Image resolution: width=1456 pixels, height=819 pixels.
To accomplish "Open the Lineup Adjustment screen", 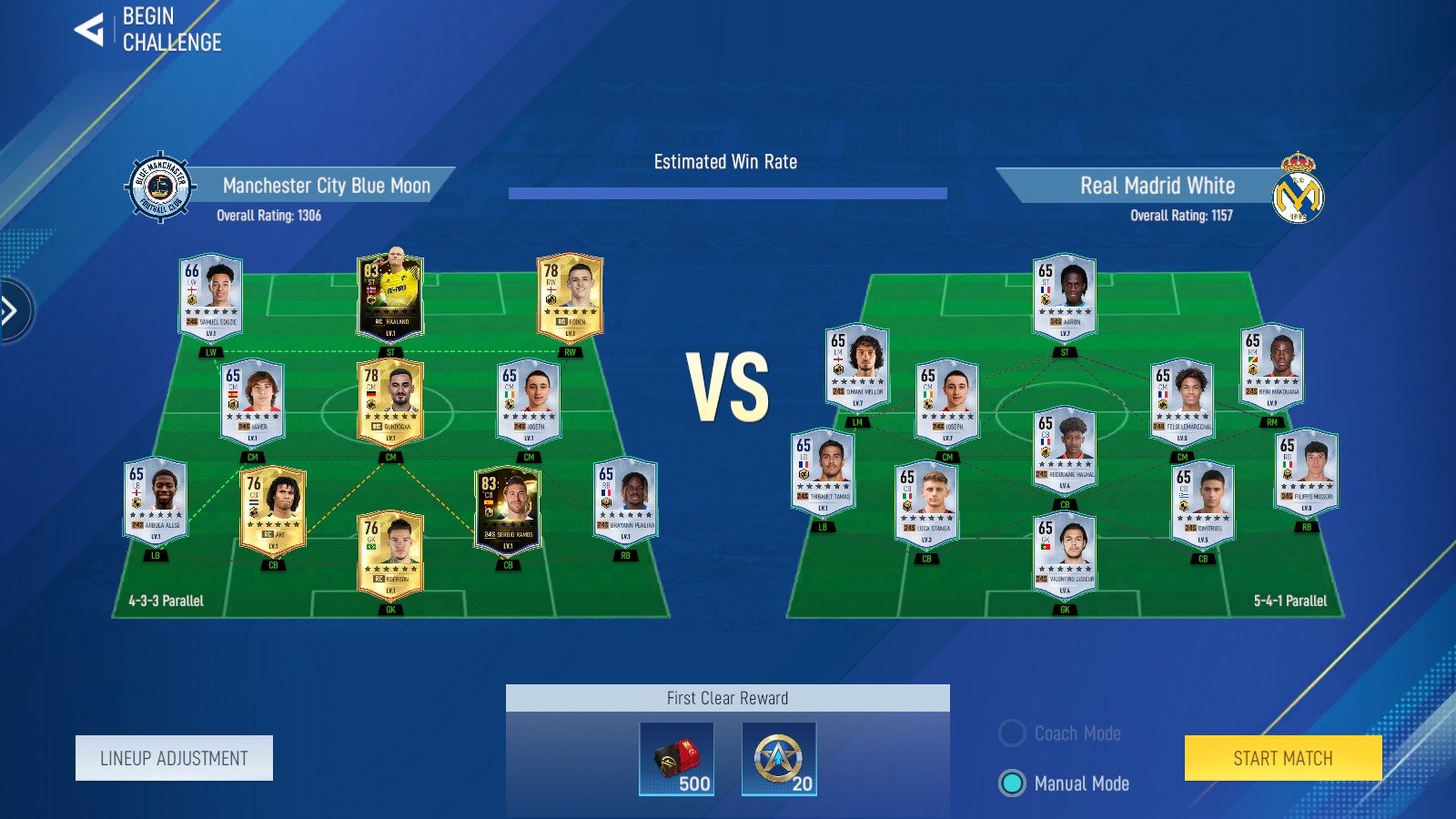I will 174,758.
